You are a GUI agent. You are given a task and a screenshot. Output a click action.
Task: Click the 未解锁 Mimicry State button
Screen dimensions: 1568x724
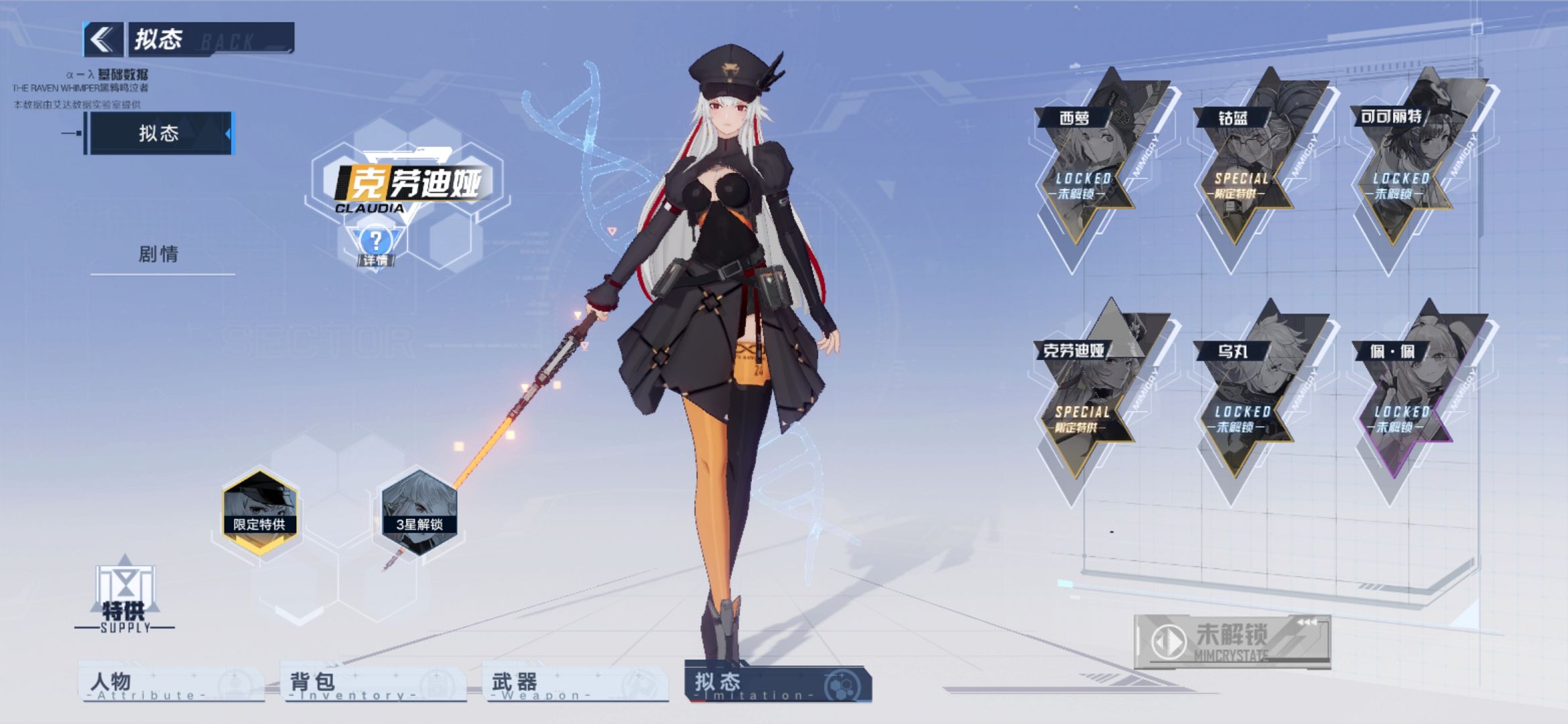click(1232, 641)
